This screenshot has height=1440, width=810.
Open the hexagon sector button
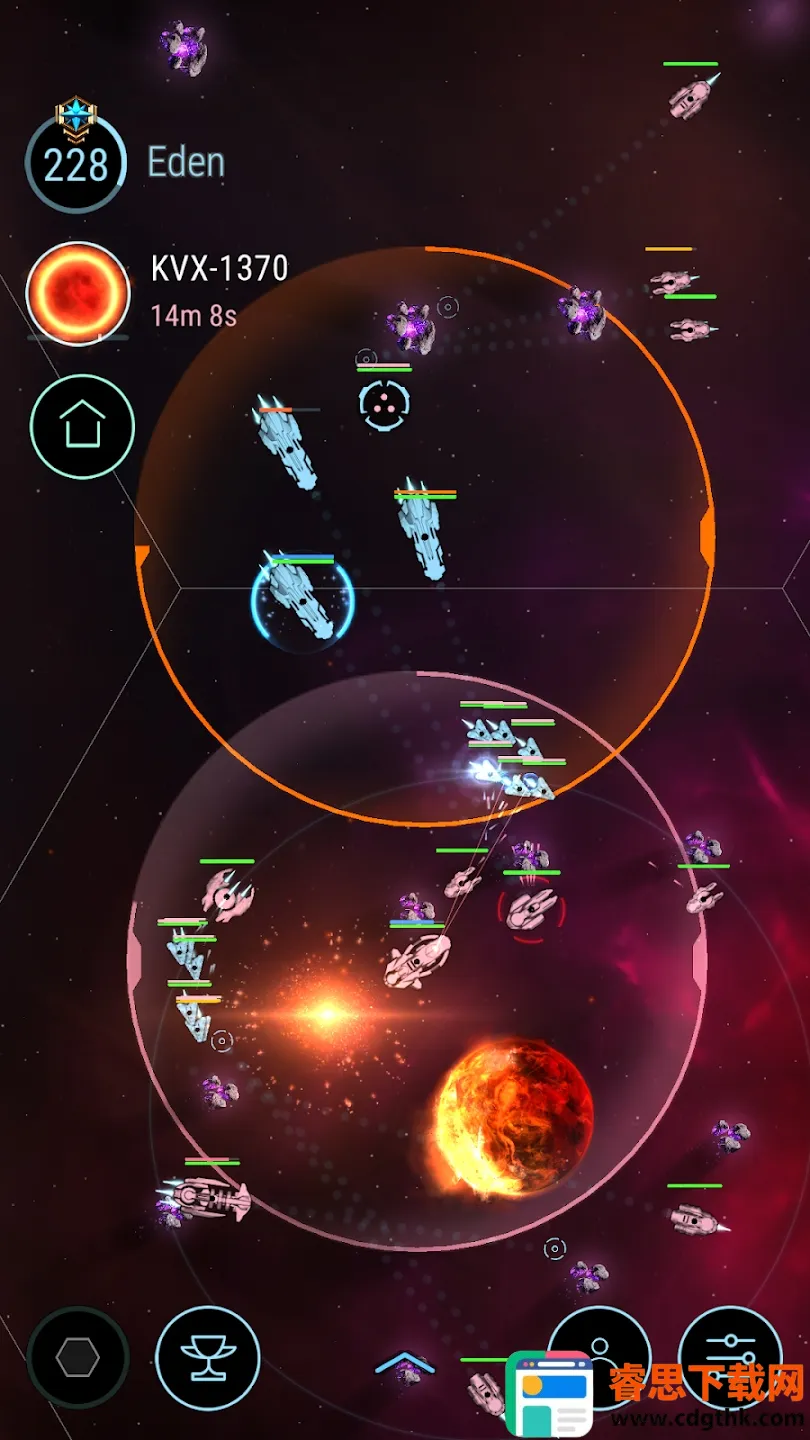coord(78,1357)
